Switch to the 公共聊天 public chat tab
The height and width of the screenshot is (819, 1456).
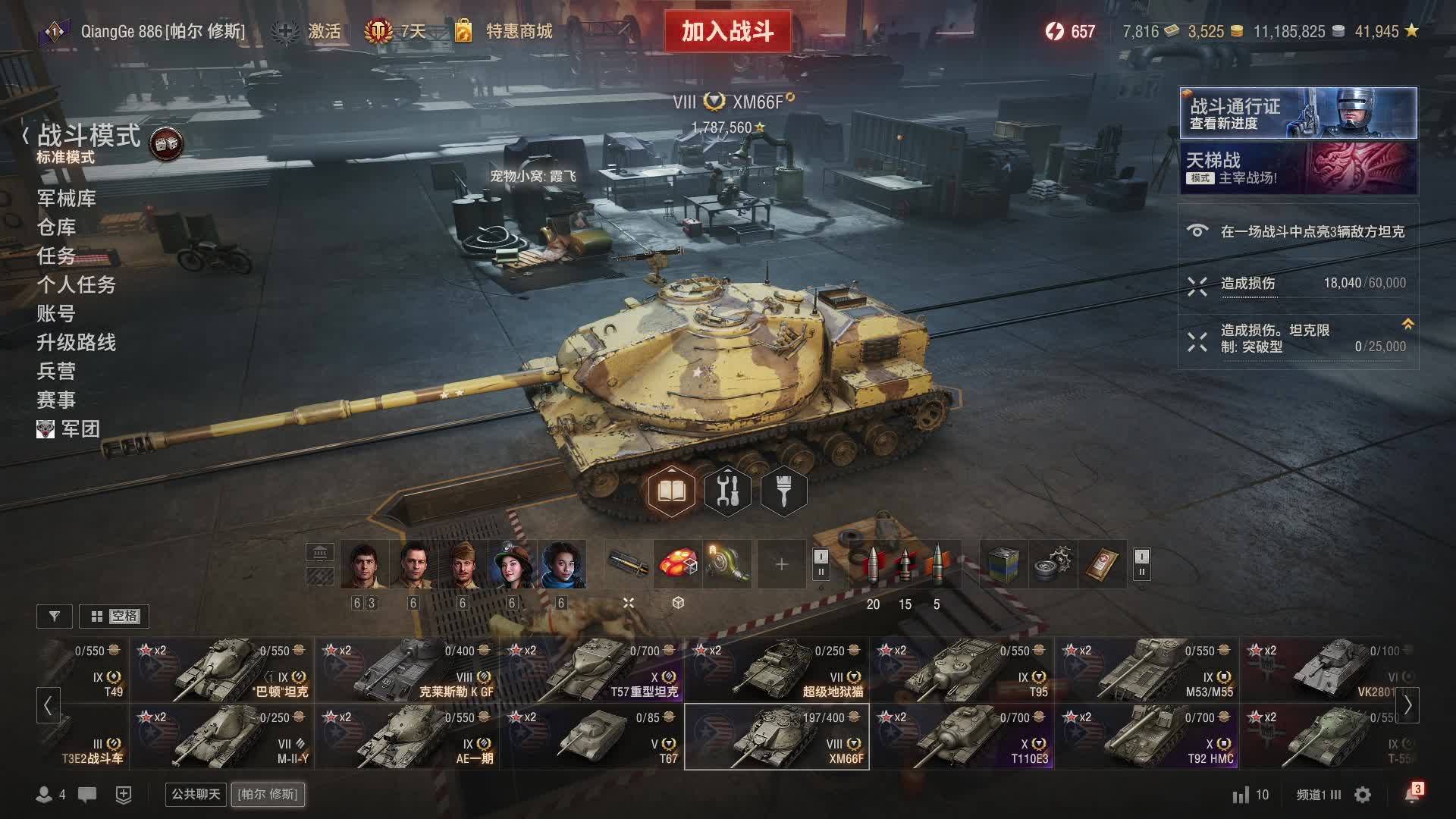tap(196, 794)
